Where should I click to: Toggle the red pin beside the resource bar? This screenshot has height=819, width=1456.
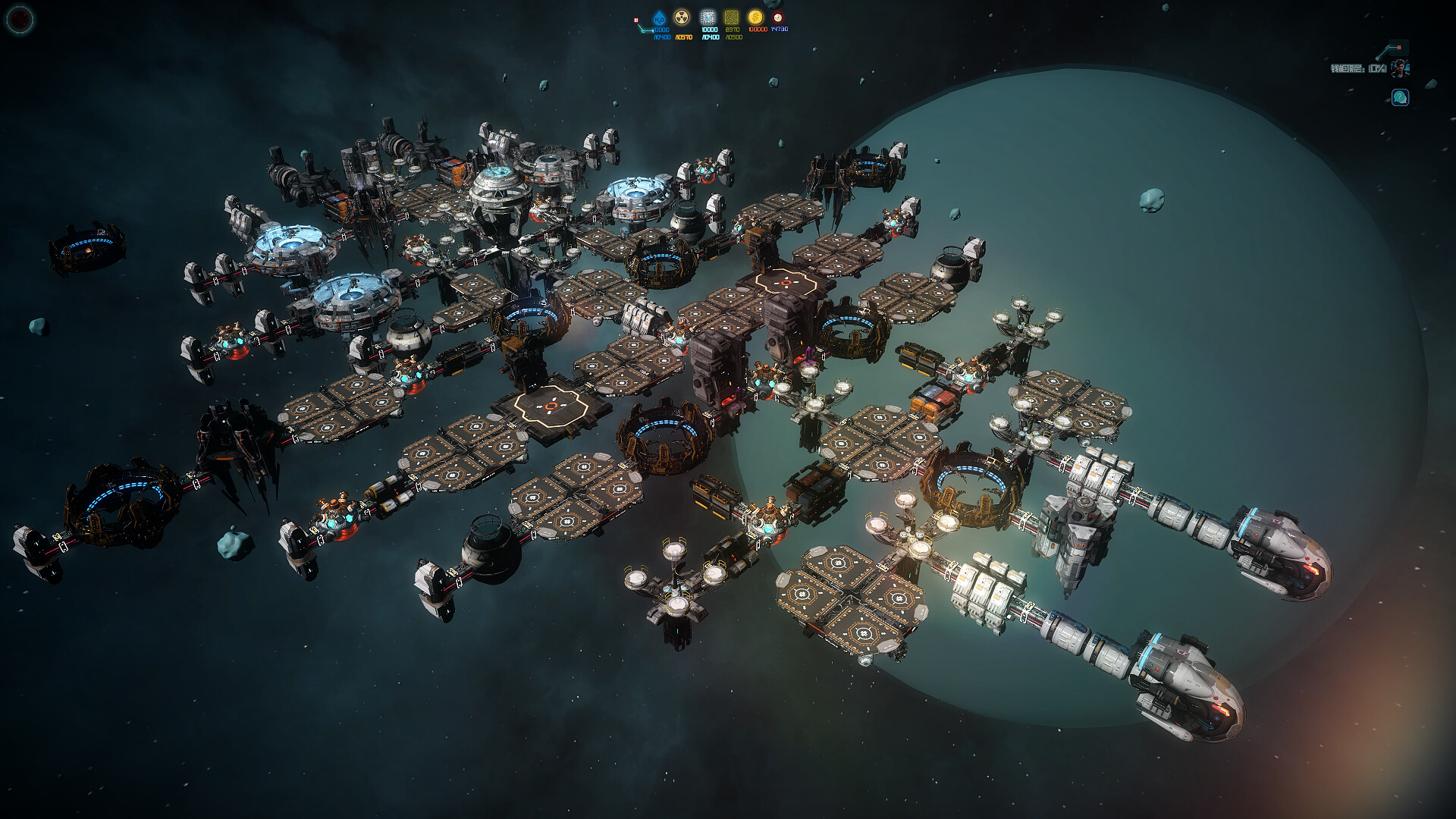click(635, 19)
